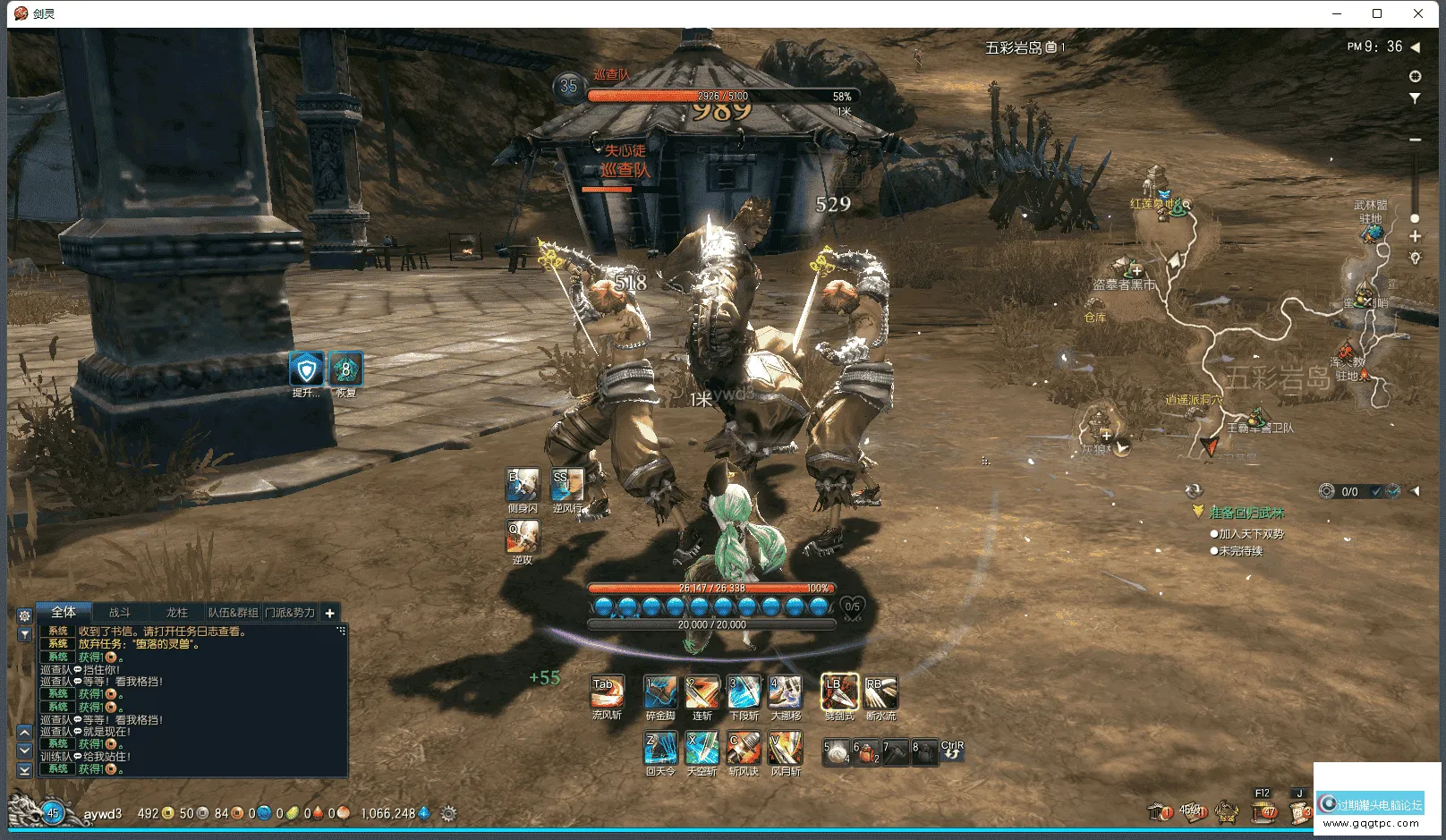Activate the 断水流 RB skill

click(880, 692)
